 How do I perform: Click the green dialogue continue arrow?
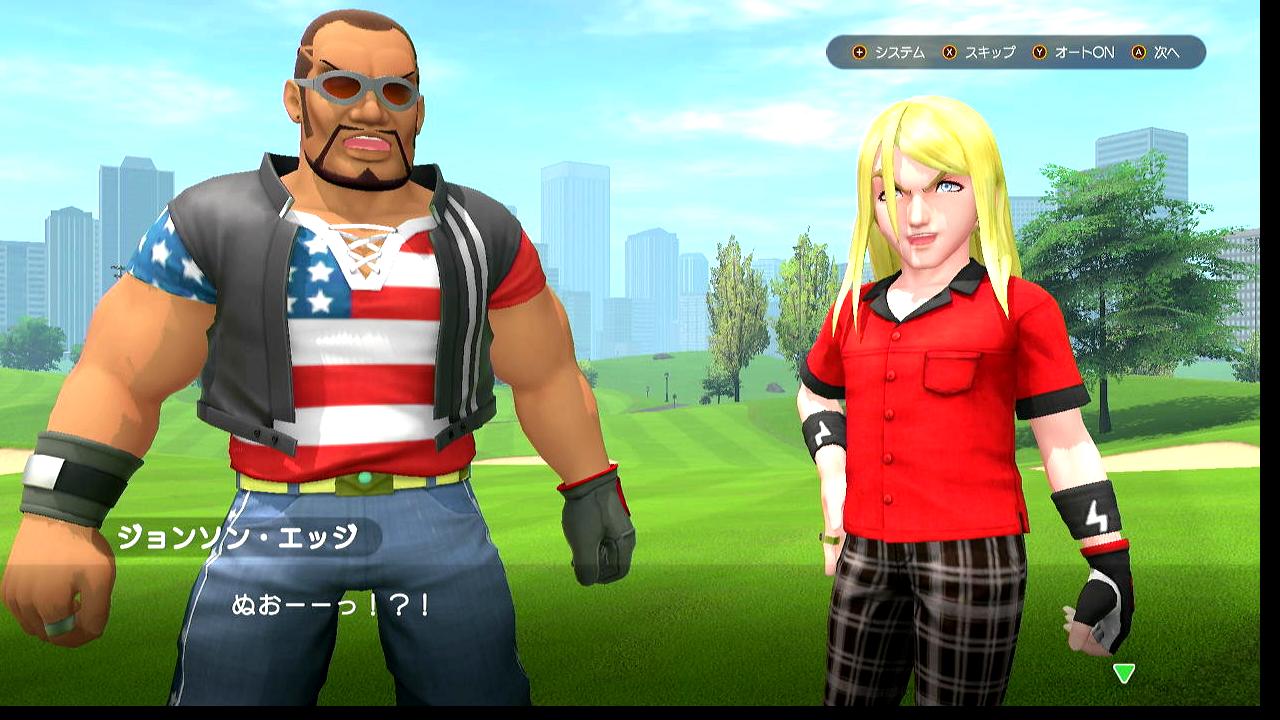pyautogui.click(x=1124, y=673)
